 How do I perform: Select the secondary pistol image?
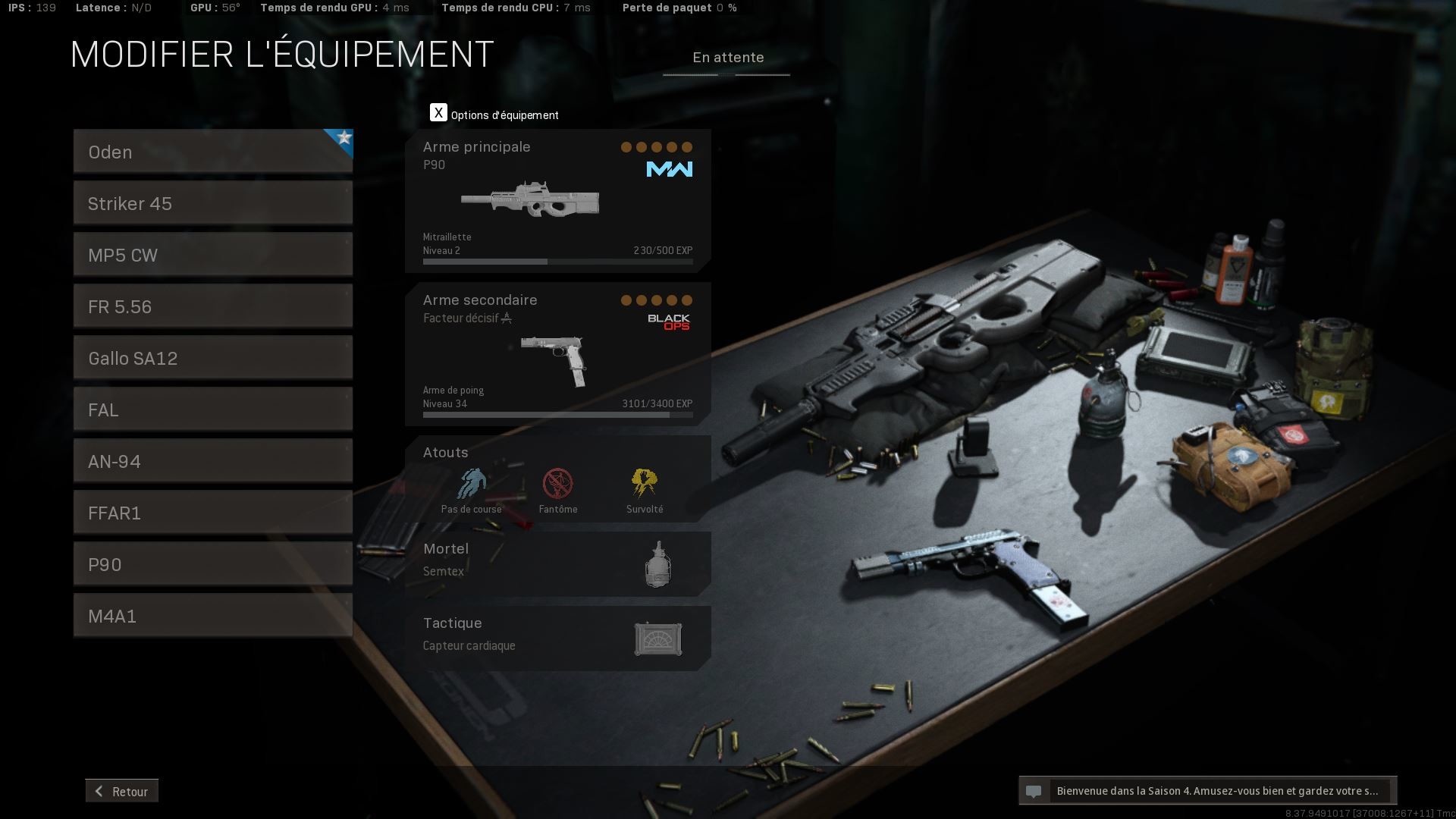[x=554, y=360]
